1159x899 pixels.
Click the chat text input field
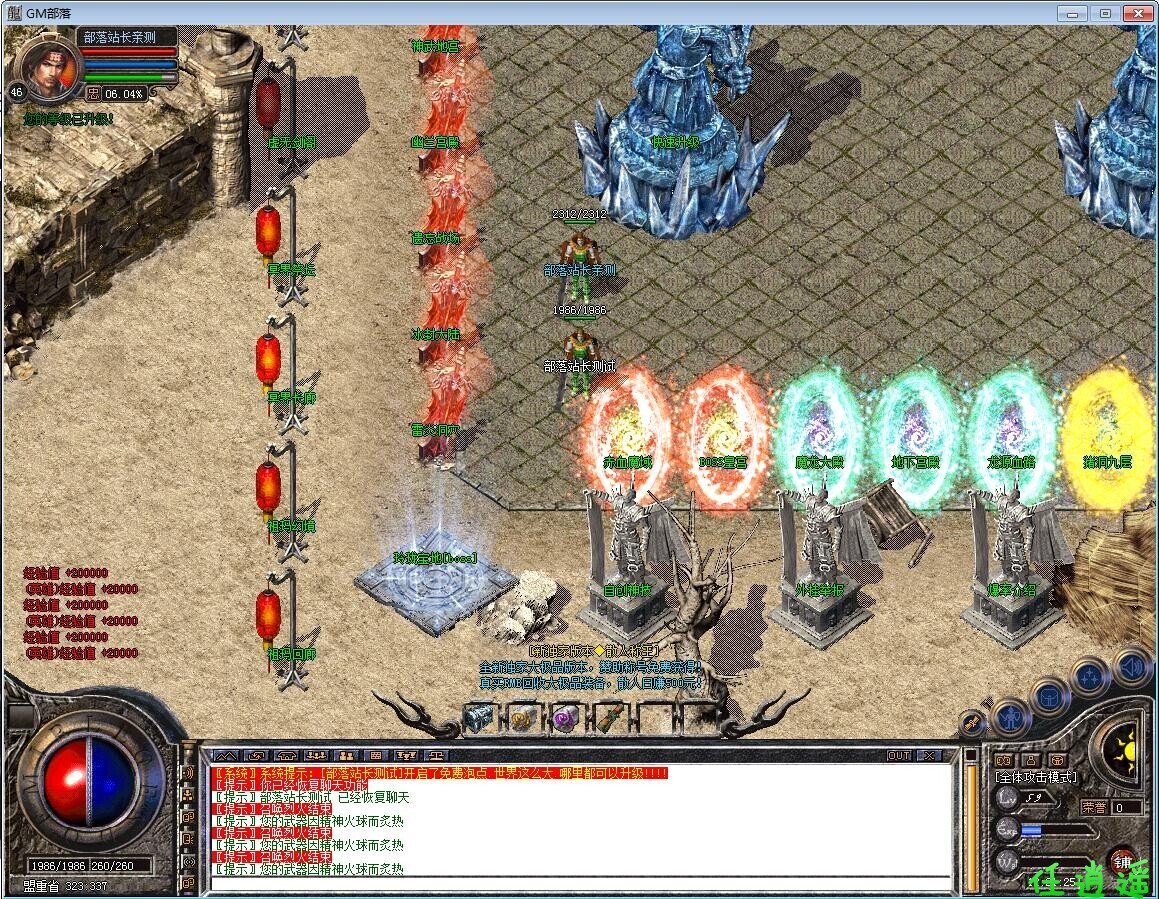pyautogui.click(x=580, y=883)
